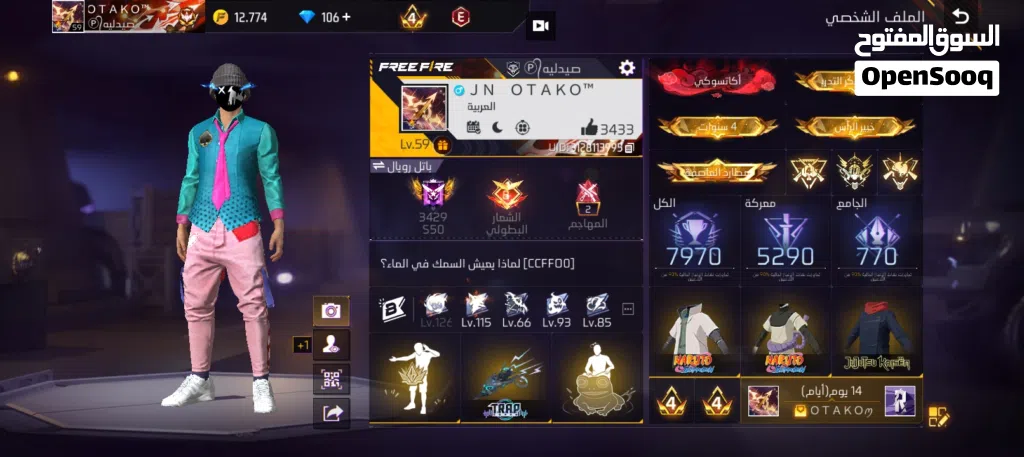
Task: Click the player avatar in top bar
Action: (x=68, y=17)
